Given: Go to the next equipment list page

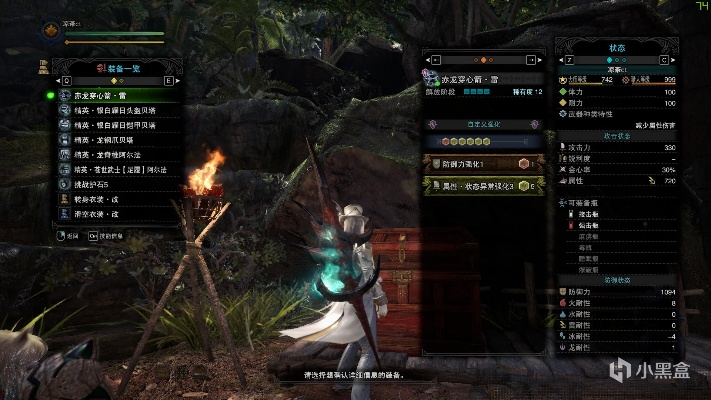Looking at the screenshot, I should pos(168,80).
